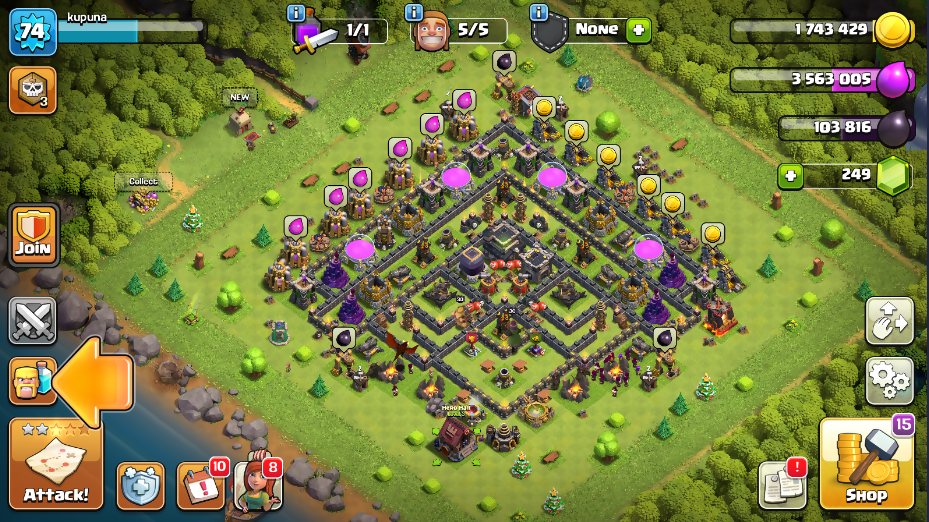Tap the level 74 experience badge

[32, 33]
